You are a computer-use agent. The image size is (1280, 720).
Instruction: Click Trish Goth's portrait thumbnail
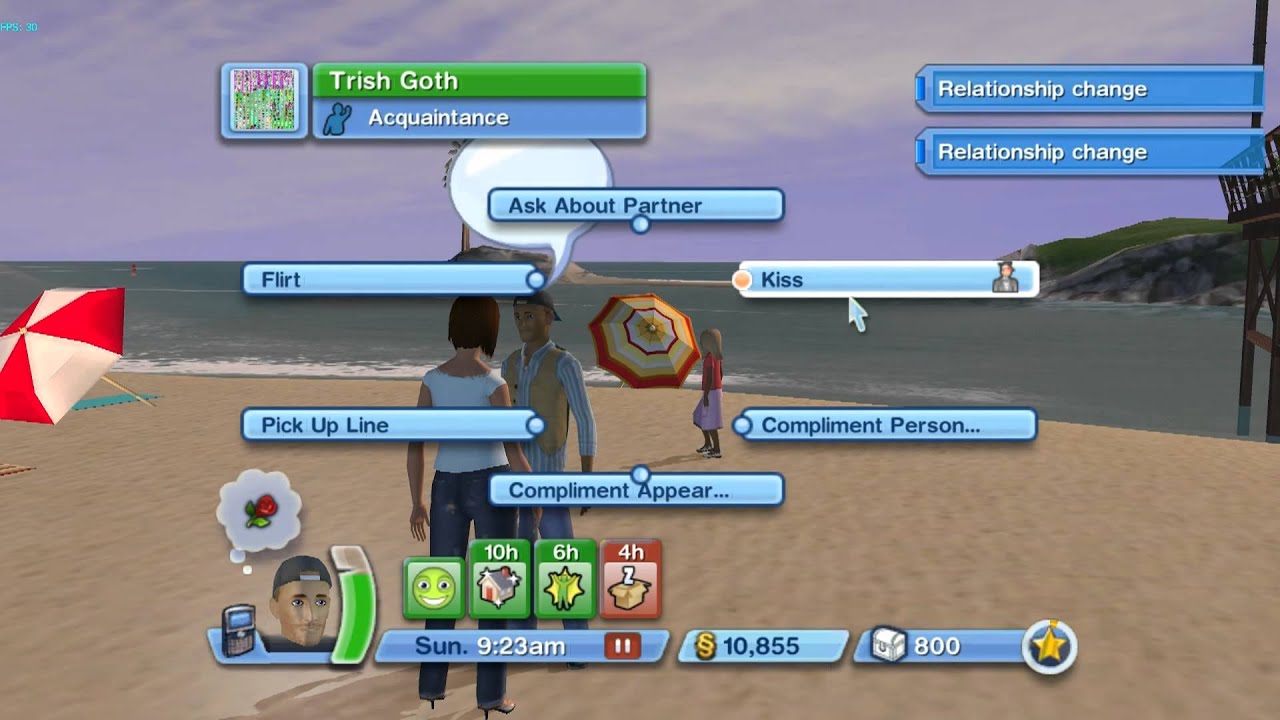tap(263, 100)
